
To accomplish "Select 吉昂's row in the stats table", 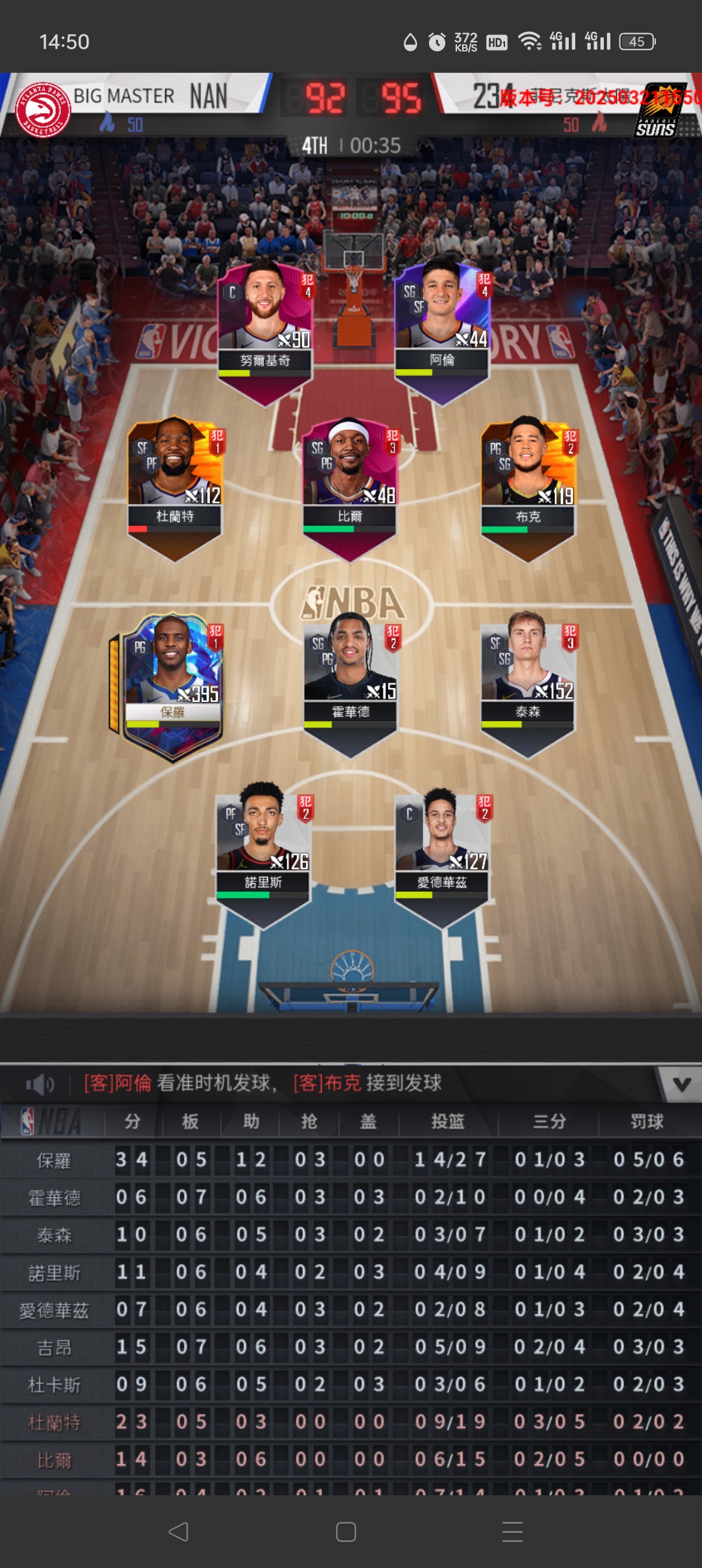I will [351, 1347].
